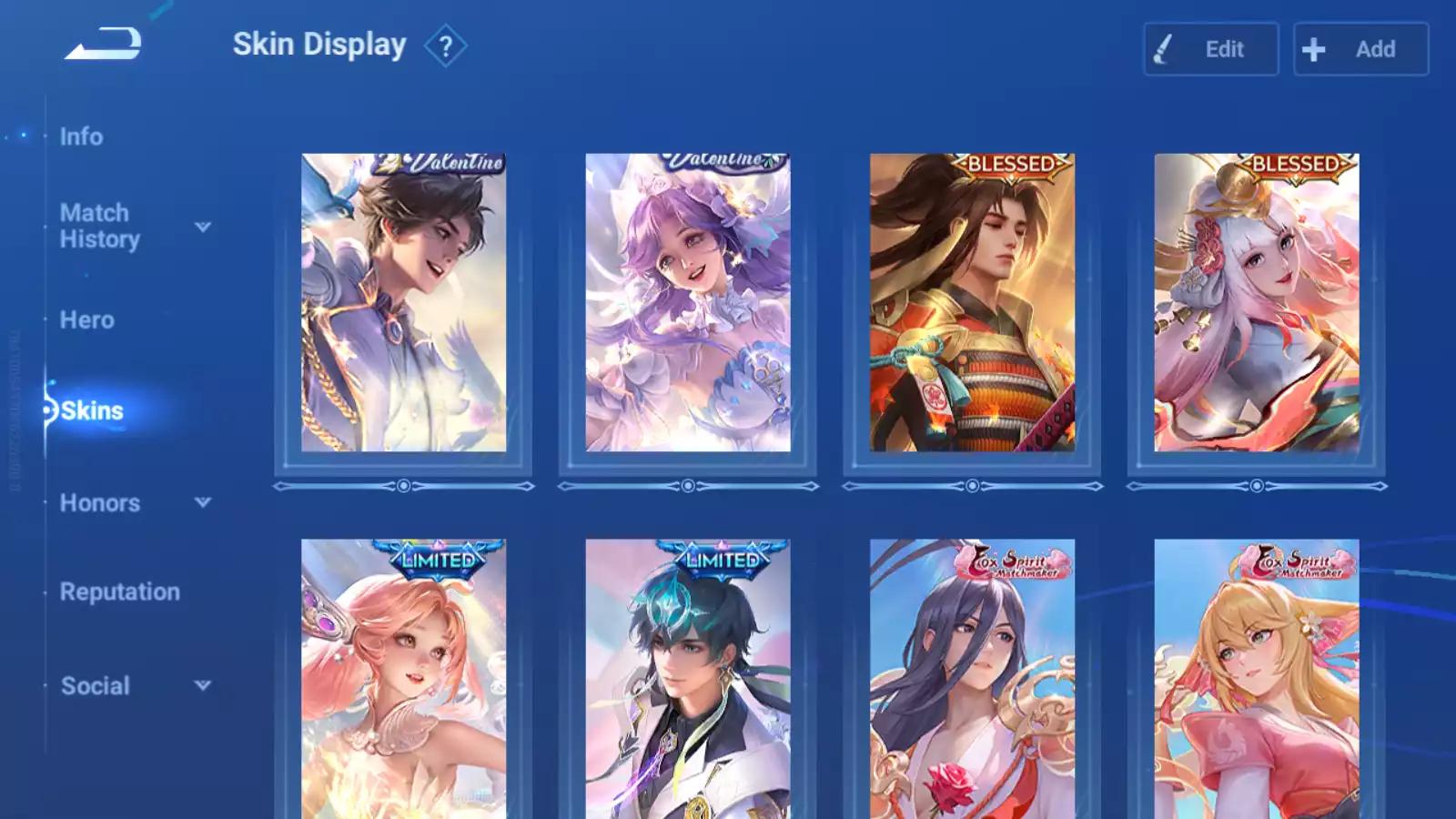
Task: Choose the purple-haired Valentine skin
Action: pos(688,303)
